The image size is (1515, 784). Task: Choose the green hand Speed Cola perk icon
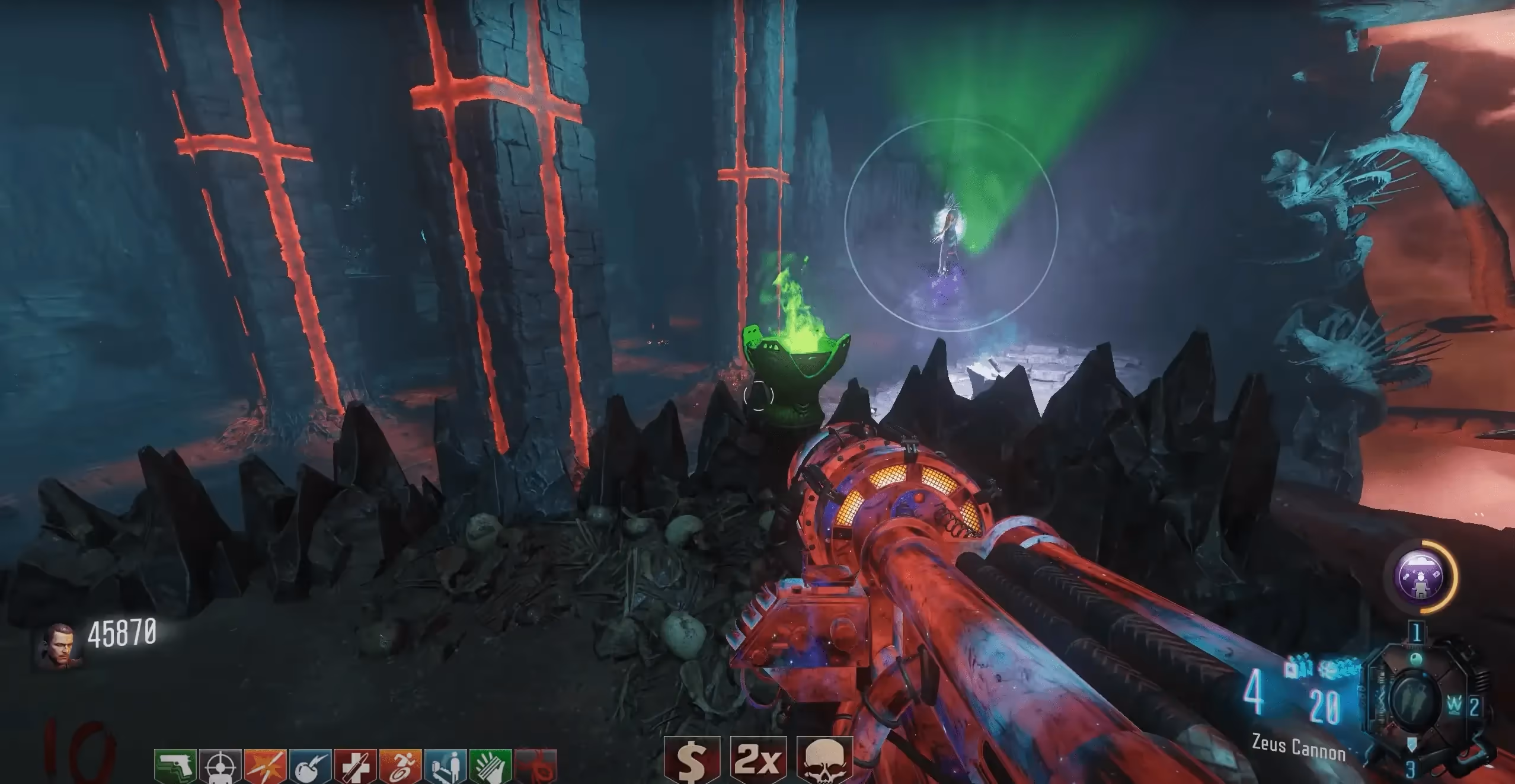pyautogui.click(x=491, y=767)
